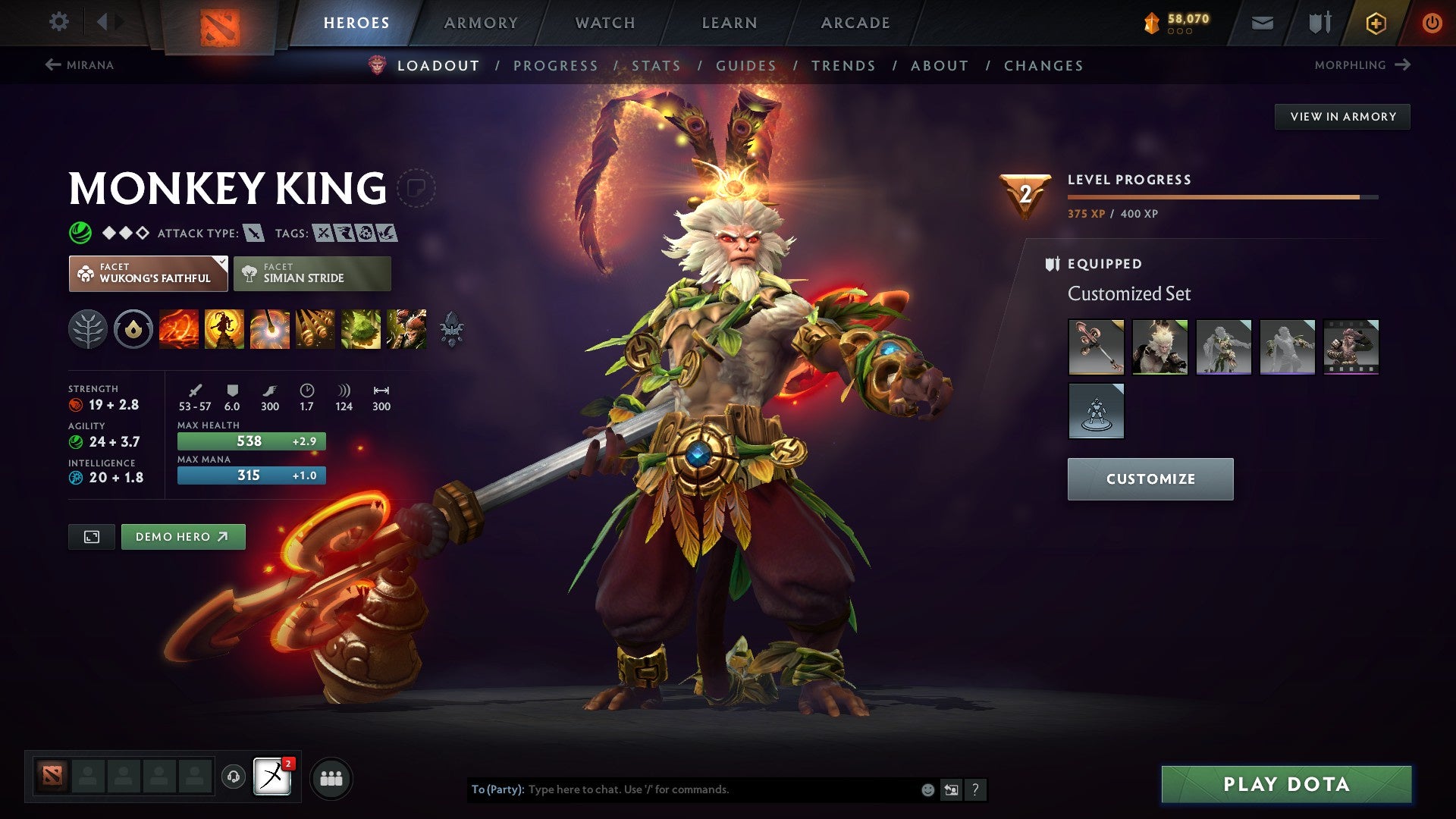The width and height of the screenshot is (1456, 819).
Task: Select the Boundless Strike ability icon
Action: [180, 329]
